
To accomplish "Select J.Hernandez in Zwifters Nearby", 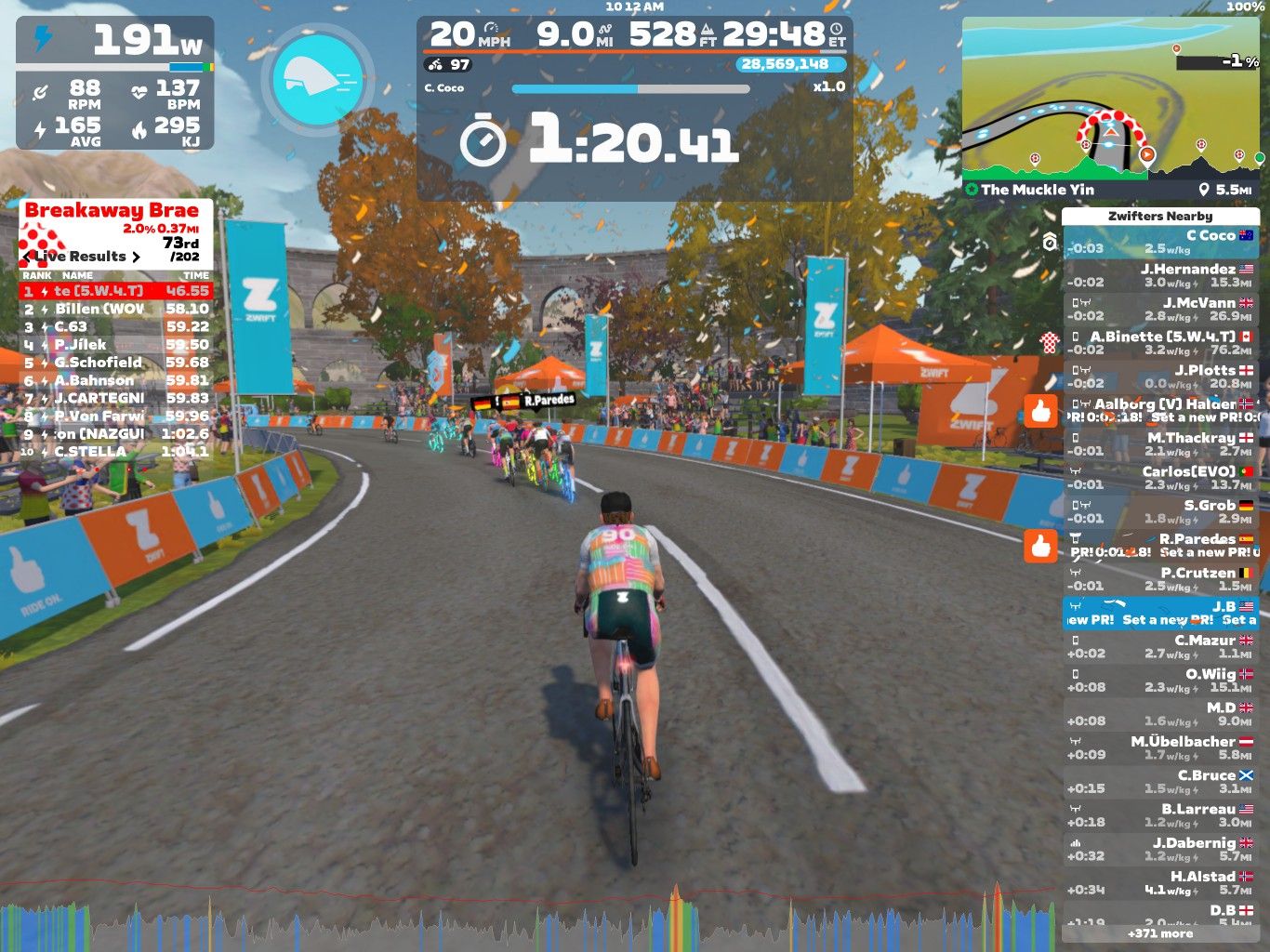I will [1159, 275].
